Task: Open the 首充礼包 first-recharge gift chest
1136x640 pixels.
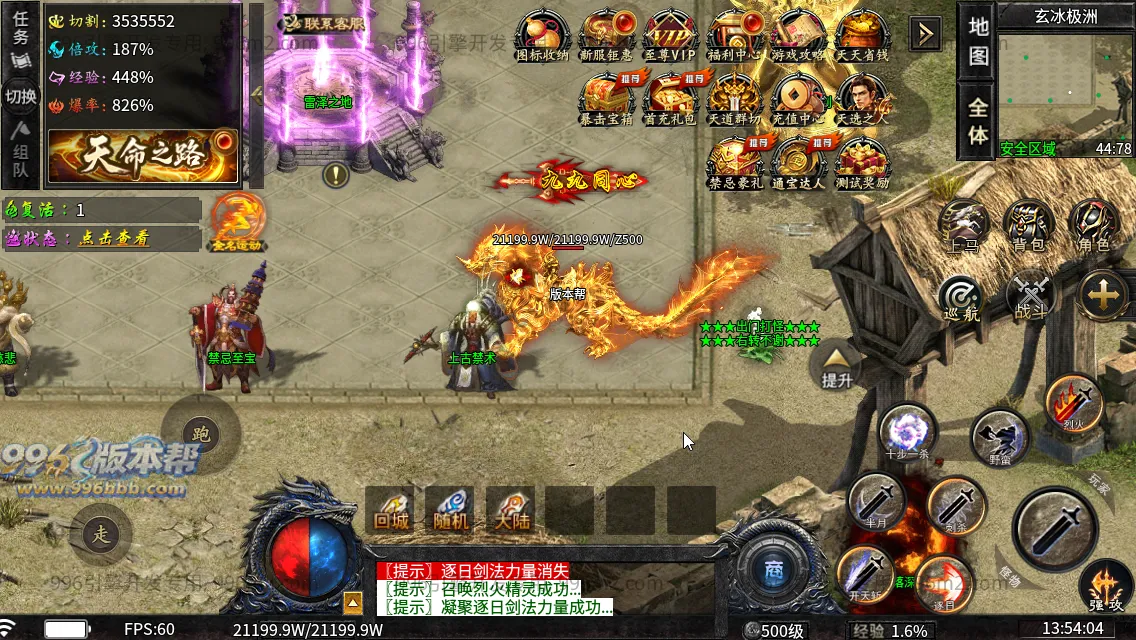Action: click(670, 96)
